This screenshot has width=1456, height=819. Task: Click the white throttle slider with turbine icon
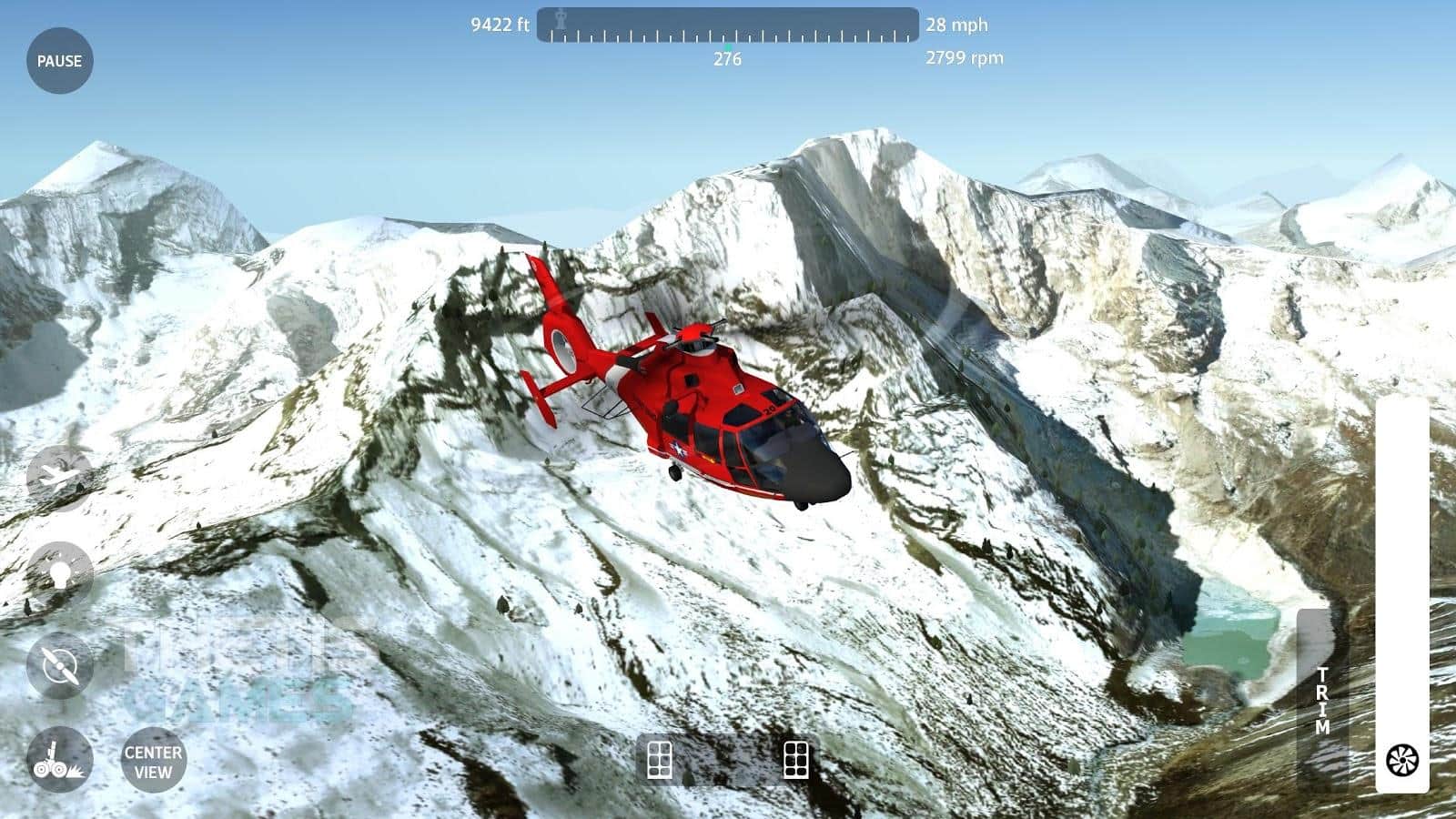point(1401,596)
